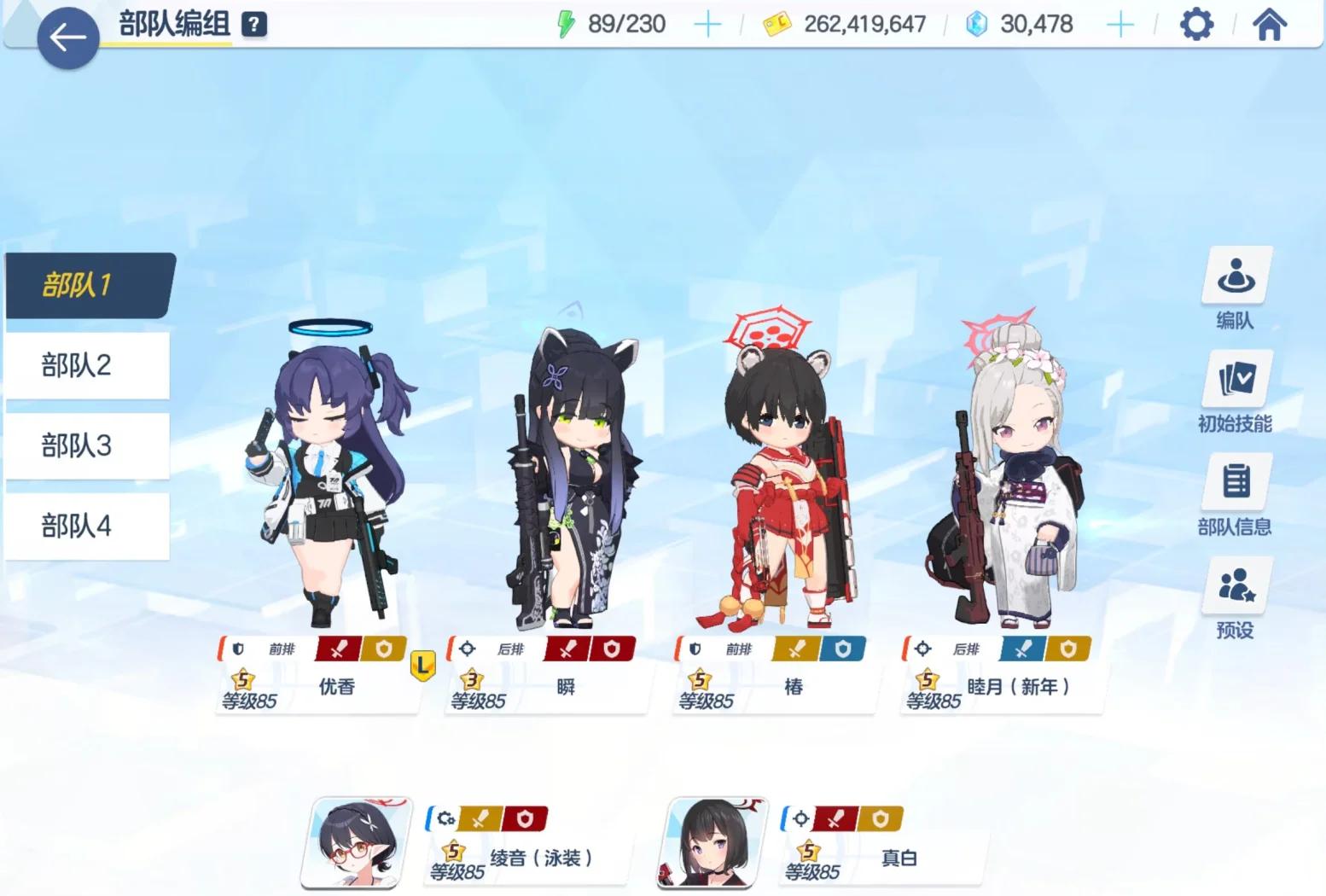This screenshot has width=1326, height=896.
Task: Open the help question mark icon
Action: coord(253,25)
